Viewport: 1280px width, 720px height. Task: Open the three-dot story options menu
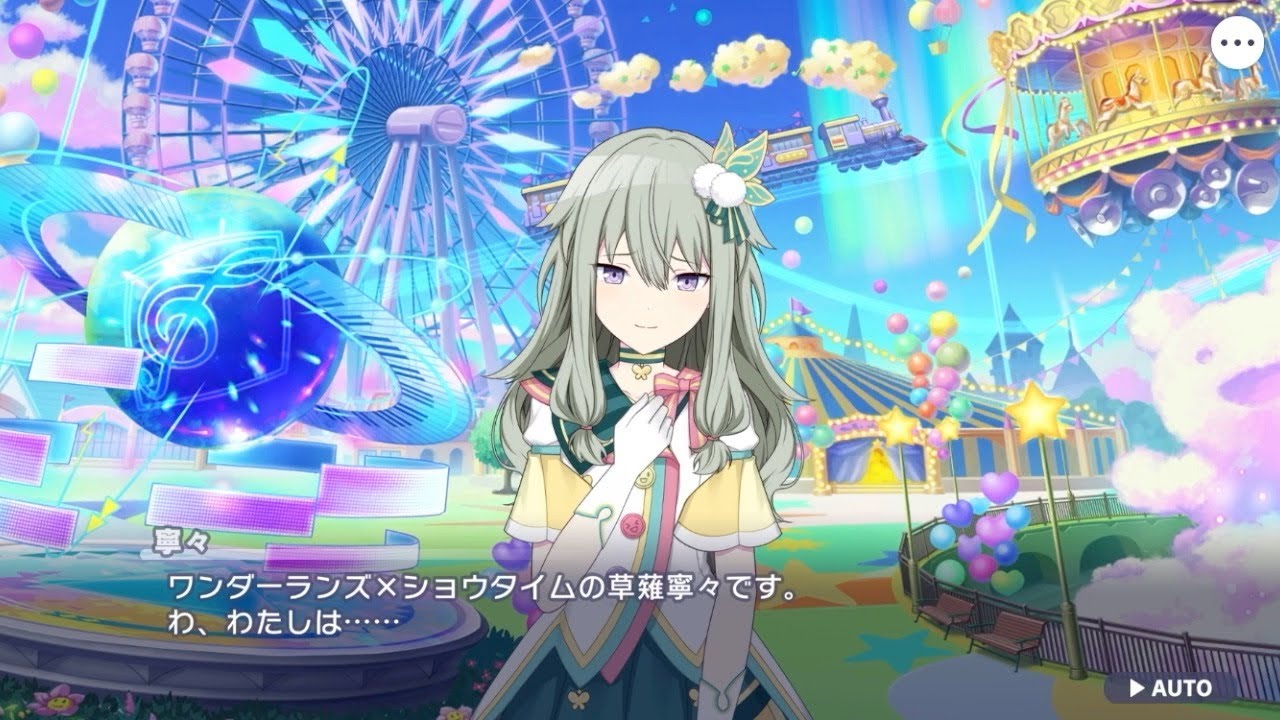(x=1240, y=42)
